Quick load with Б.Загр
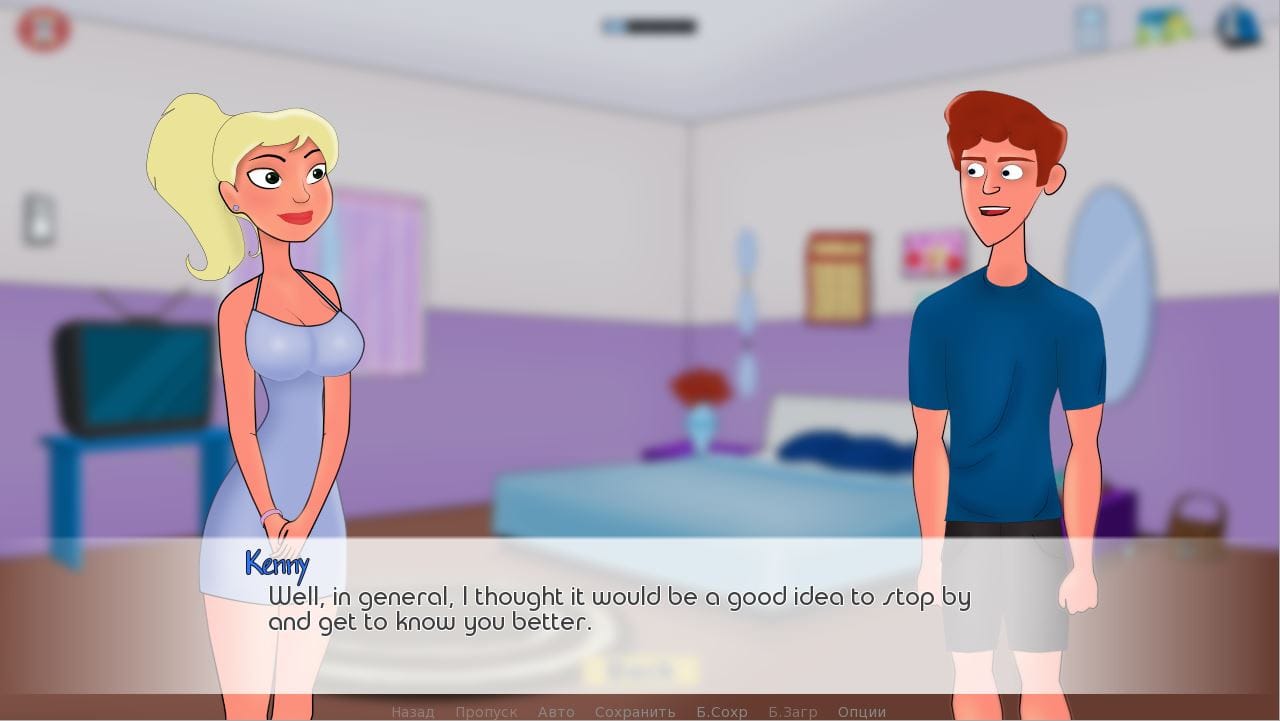This screenshot has height=721, width=1280. [x=793, y=712]
